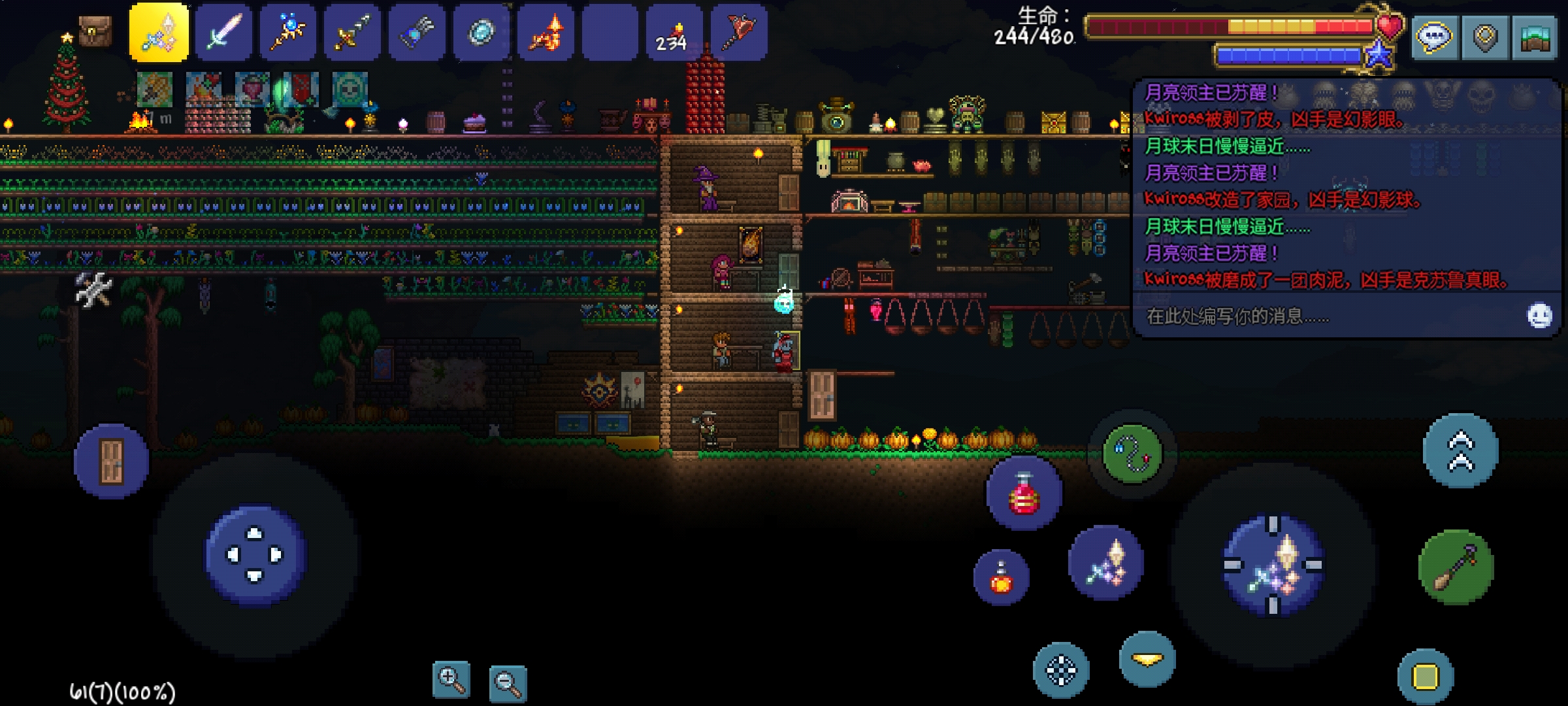The width and height of the screenshot is (1568, 706).
Task: Fire the grappling hook button
Action: point(1132,453)
